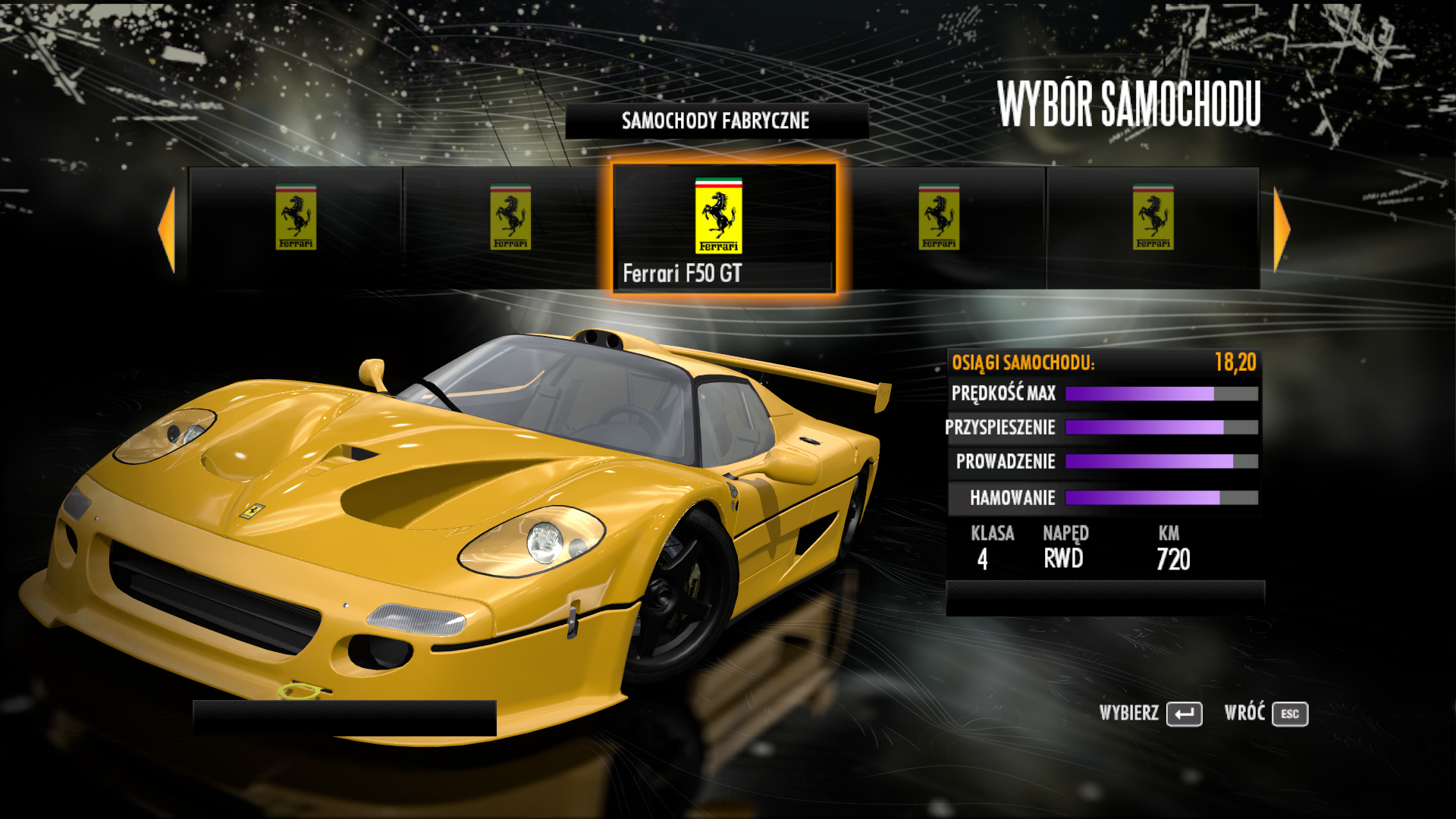Show previous cars with the left orange arrow

168,229
